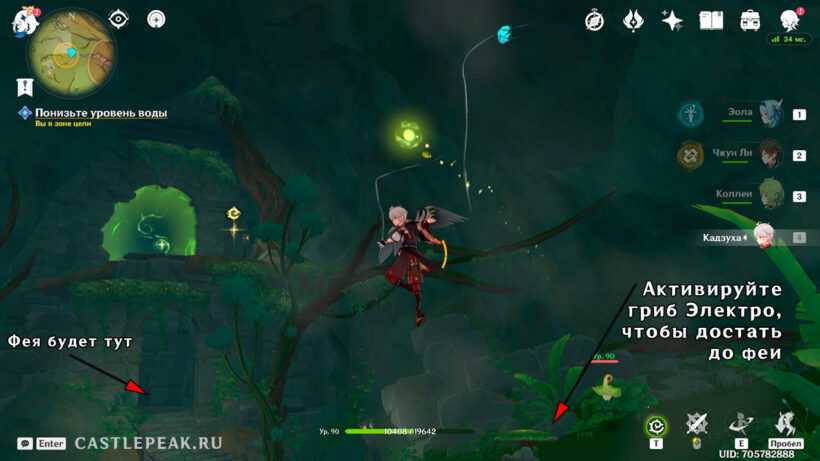
Task: Activate the E elemental skill icon
Action: (x=741, y=425)
